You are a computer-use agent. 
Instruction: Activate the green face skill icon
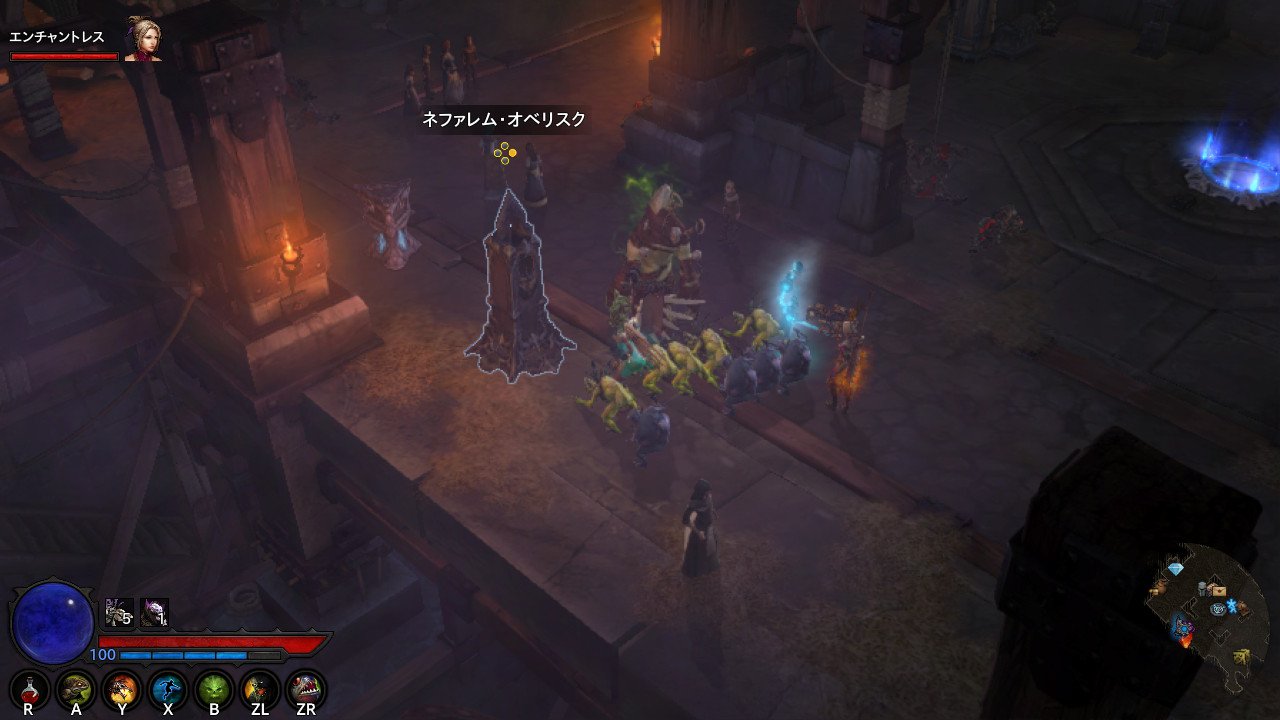click(214, 688)
